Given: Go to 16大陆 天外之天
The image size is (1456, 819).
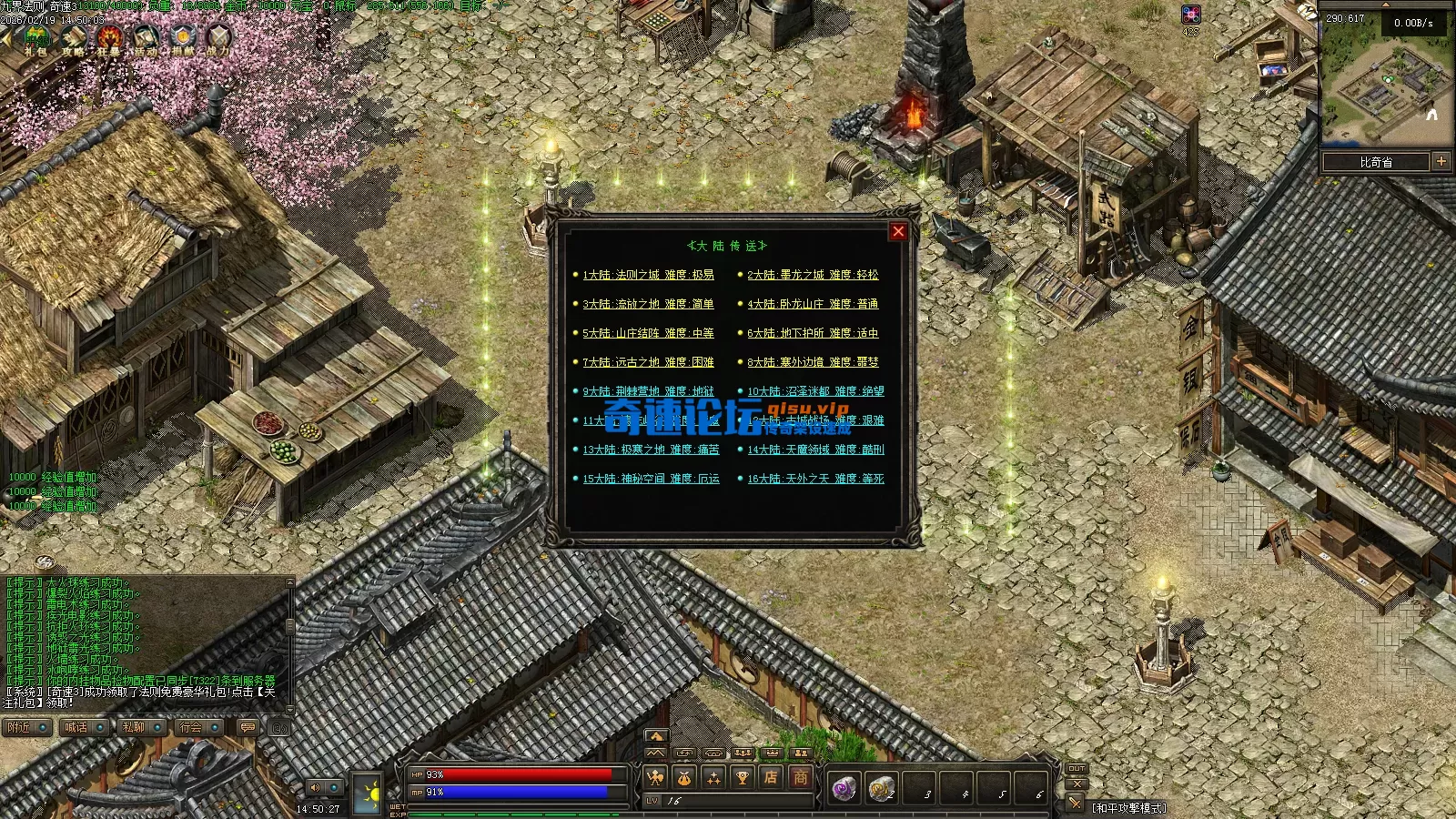Looking at the screenshot, I should tap(815, 479).
